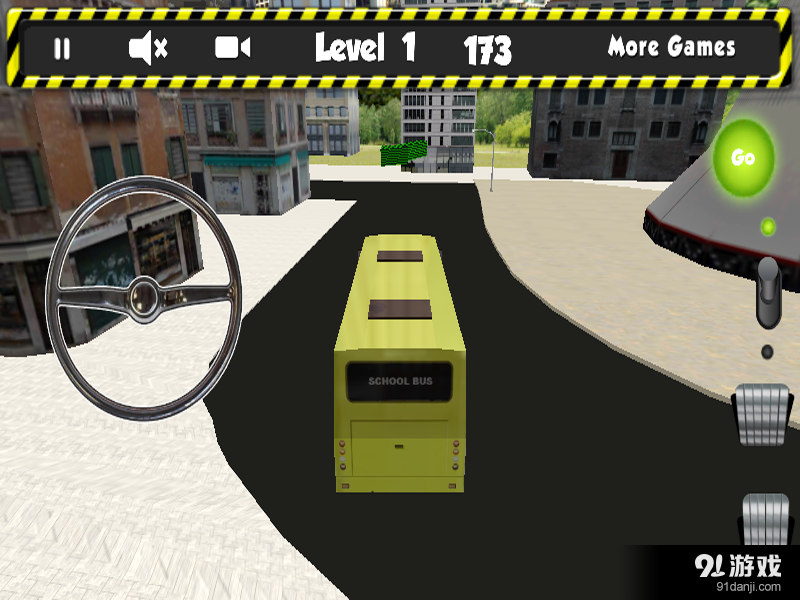
Task: Click the steering wheel control
Action: pyautogui.click(x=144, y=296)
